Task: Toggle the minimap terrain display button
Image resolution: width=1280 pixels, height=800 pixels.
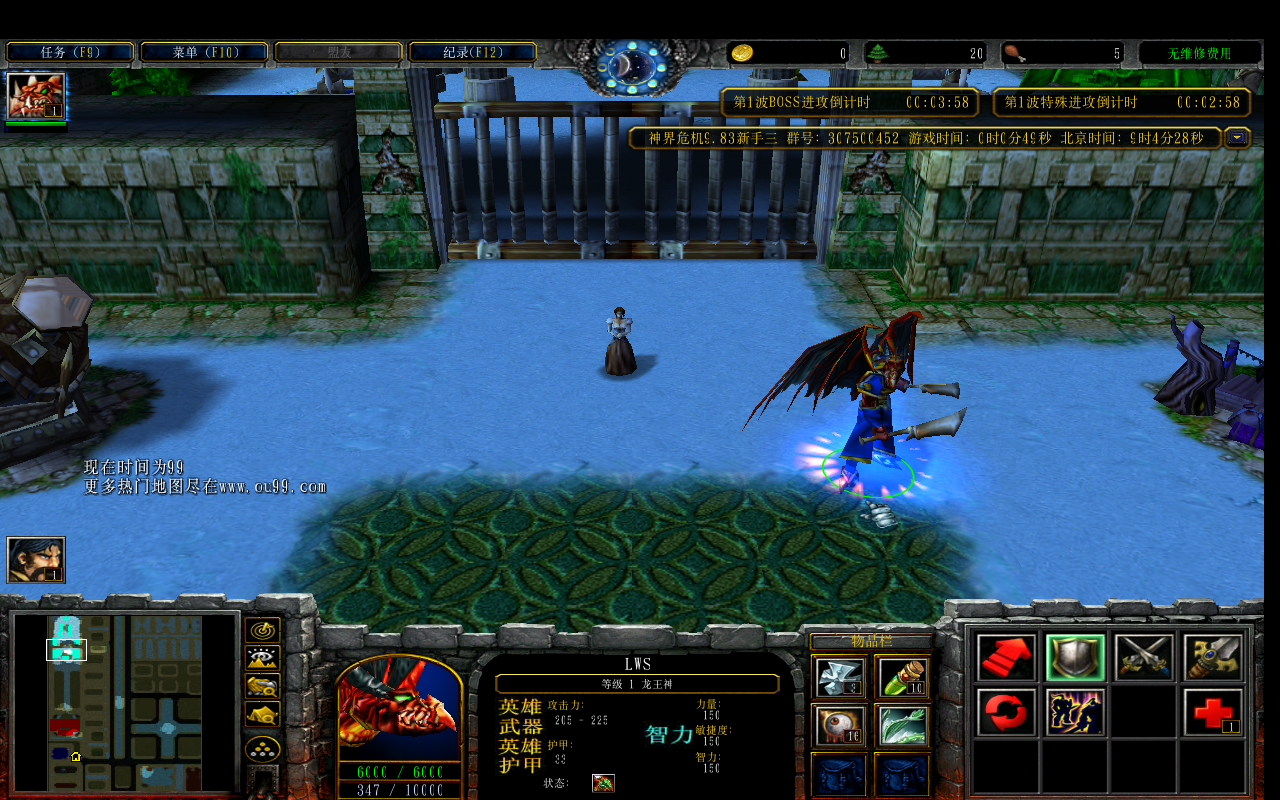Action: (x=263, y=659)
